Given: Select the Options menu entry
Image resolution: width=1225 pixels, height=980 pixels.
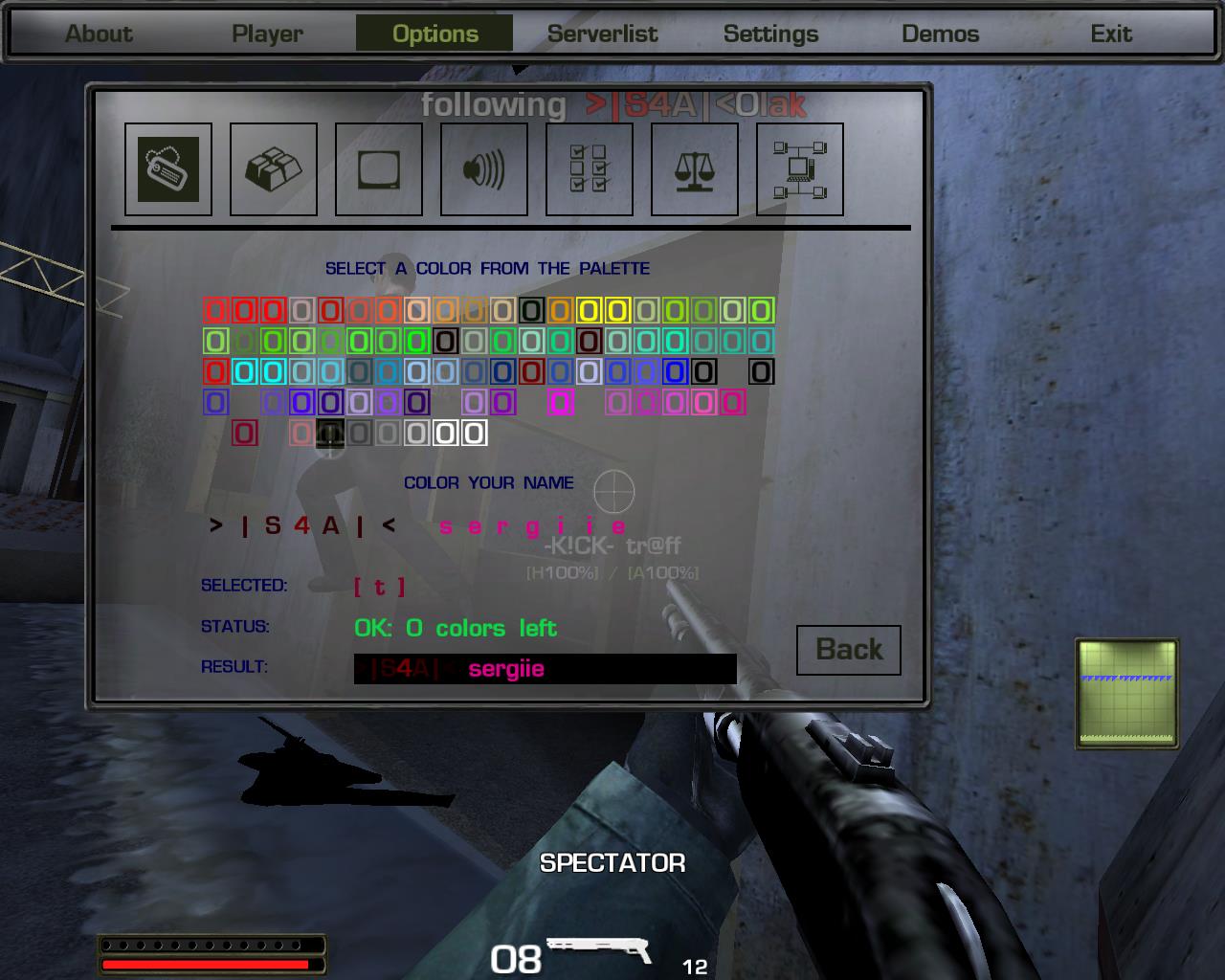Looking at the screenshot, I should [434, 33].
